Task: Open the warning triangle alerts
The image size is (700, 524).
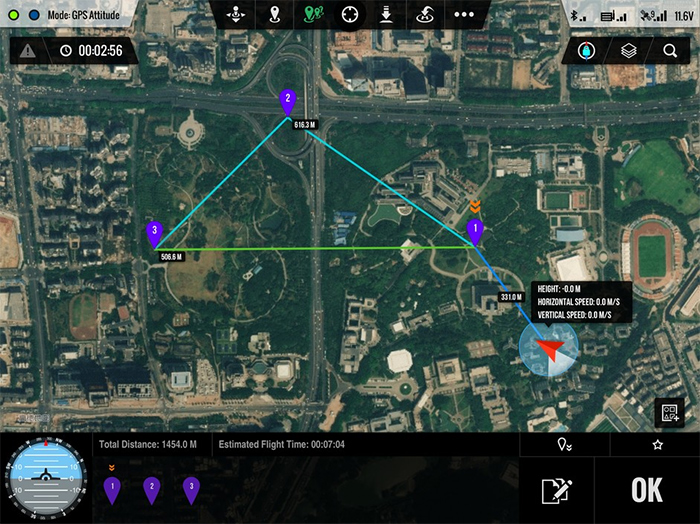Action: (x=27, y=51)
